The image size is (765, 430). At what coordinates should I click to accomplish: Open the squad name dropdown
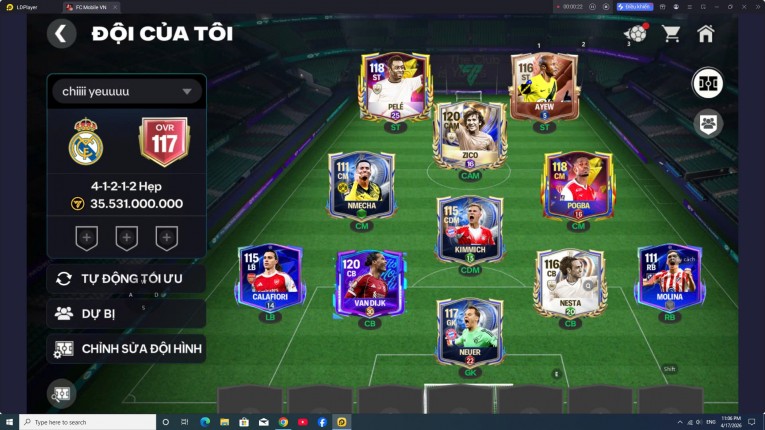point(126,92)
